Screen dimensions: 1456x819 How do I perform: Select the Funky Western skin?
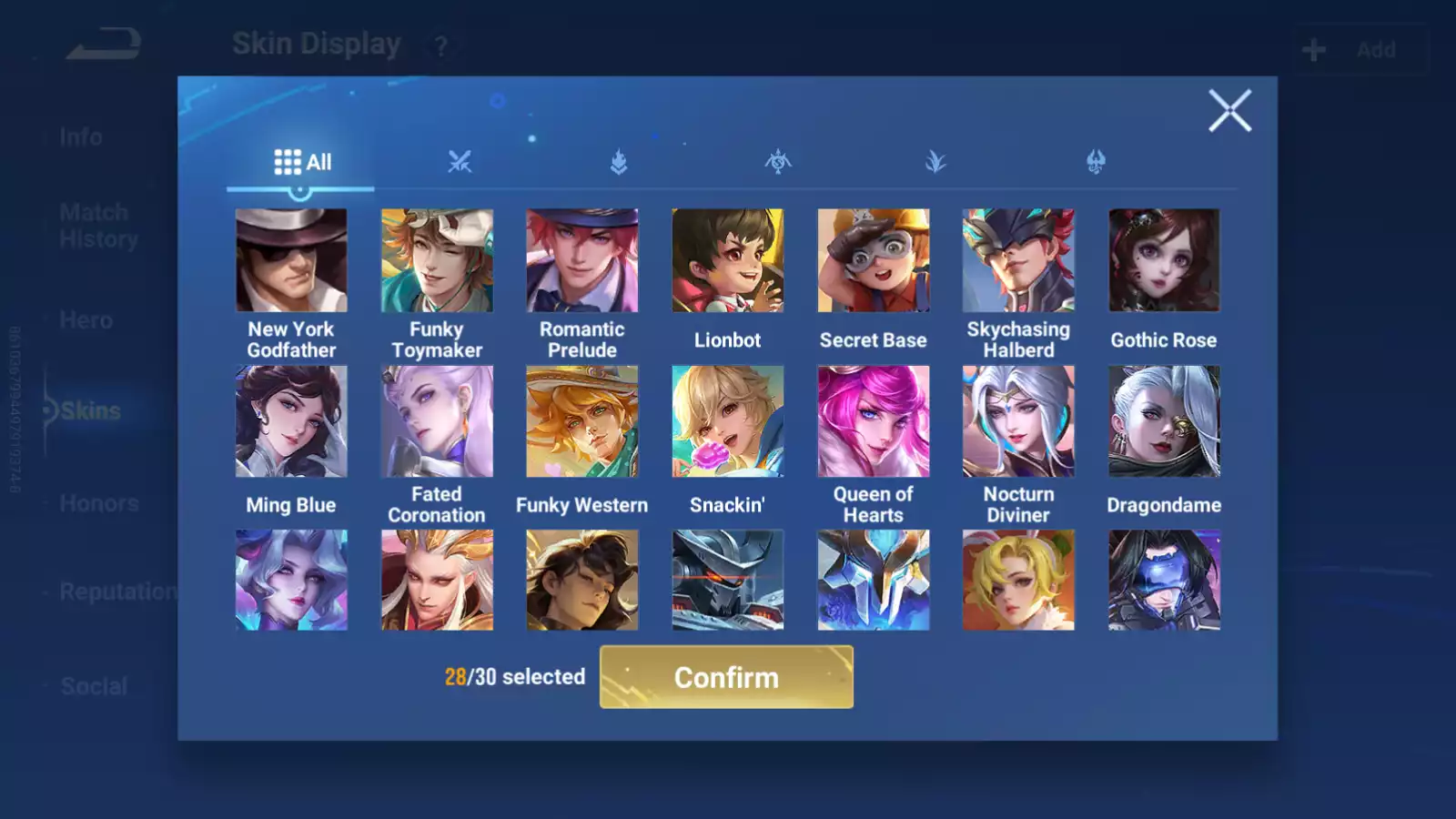pos(582,421)
